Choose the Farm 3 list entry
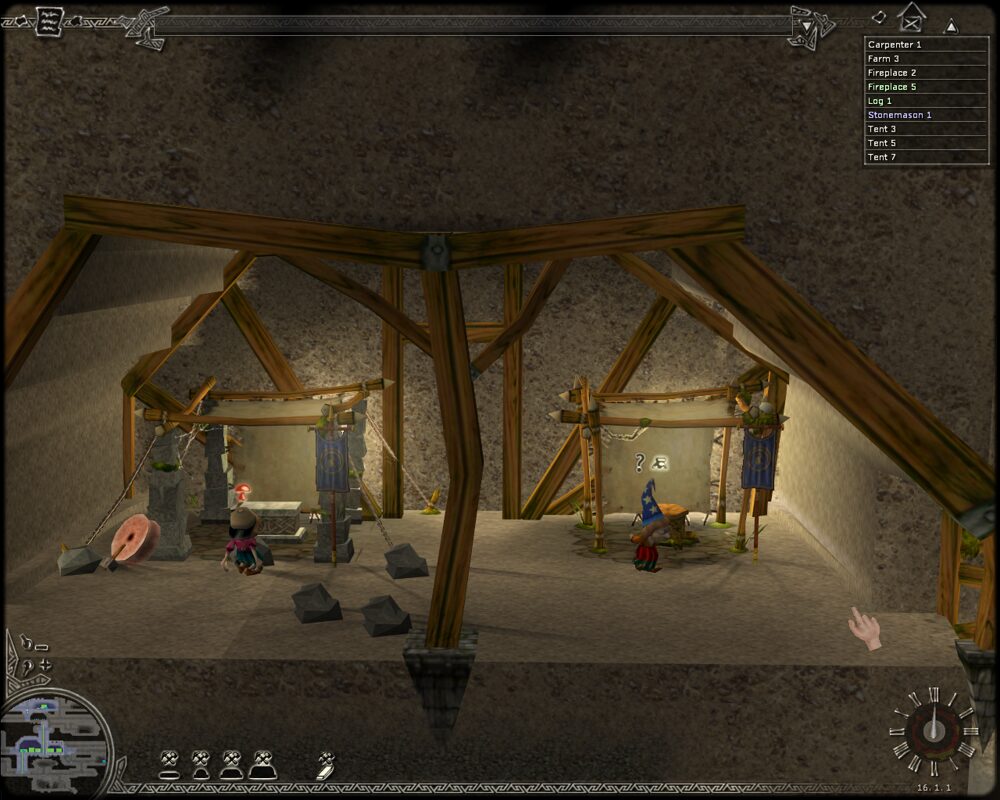 pyautogui.click(x=926, y=59)
